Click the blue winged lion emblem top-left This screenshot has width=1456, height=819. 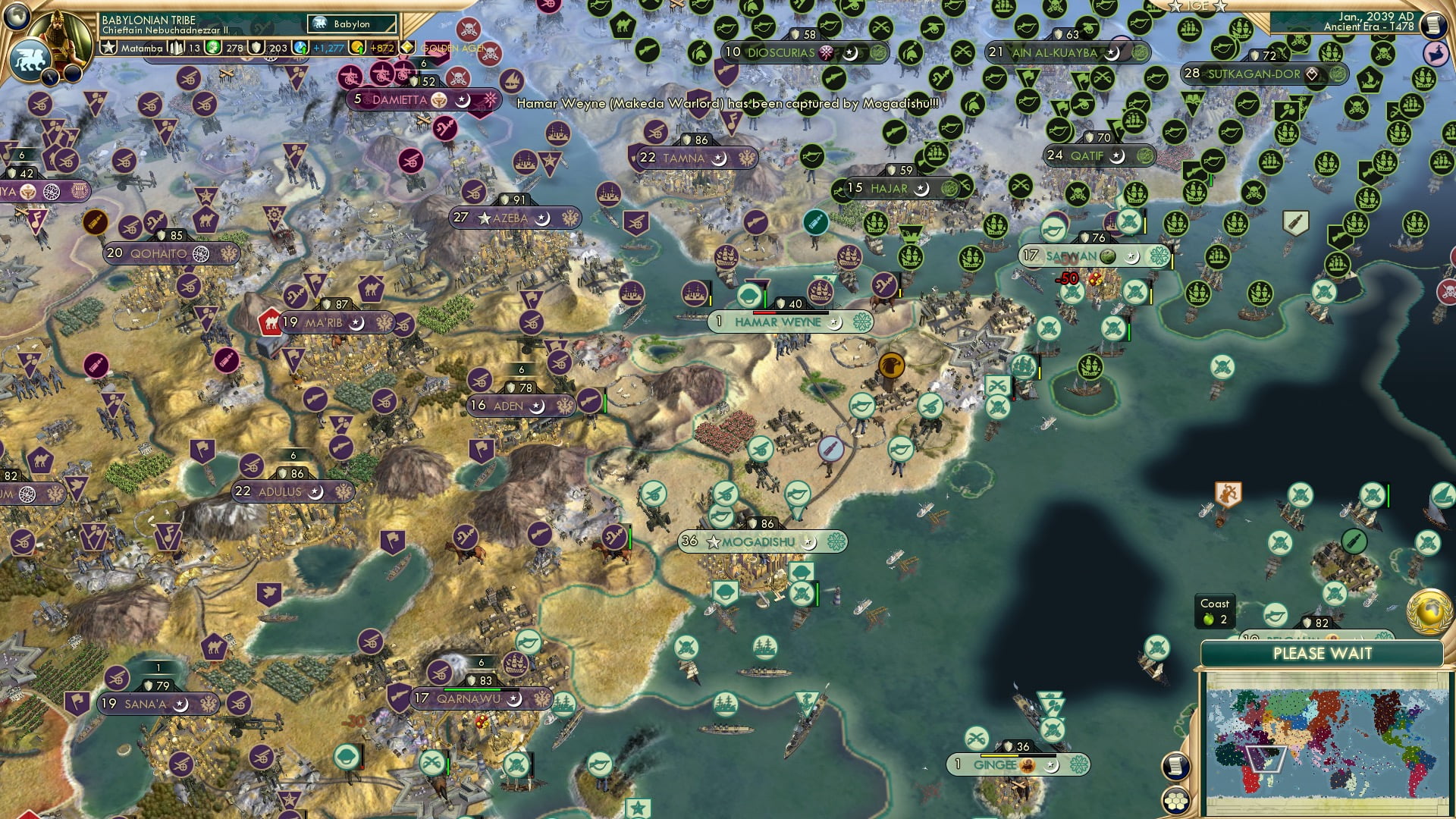pos(32,59)
